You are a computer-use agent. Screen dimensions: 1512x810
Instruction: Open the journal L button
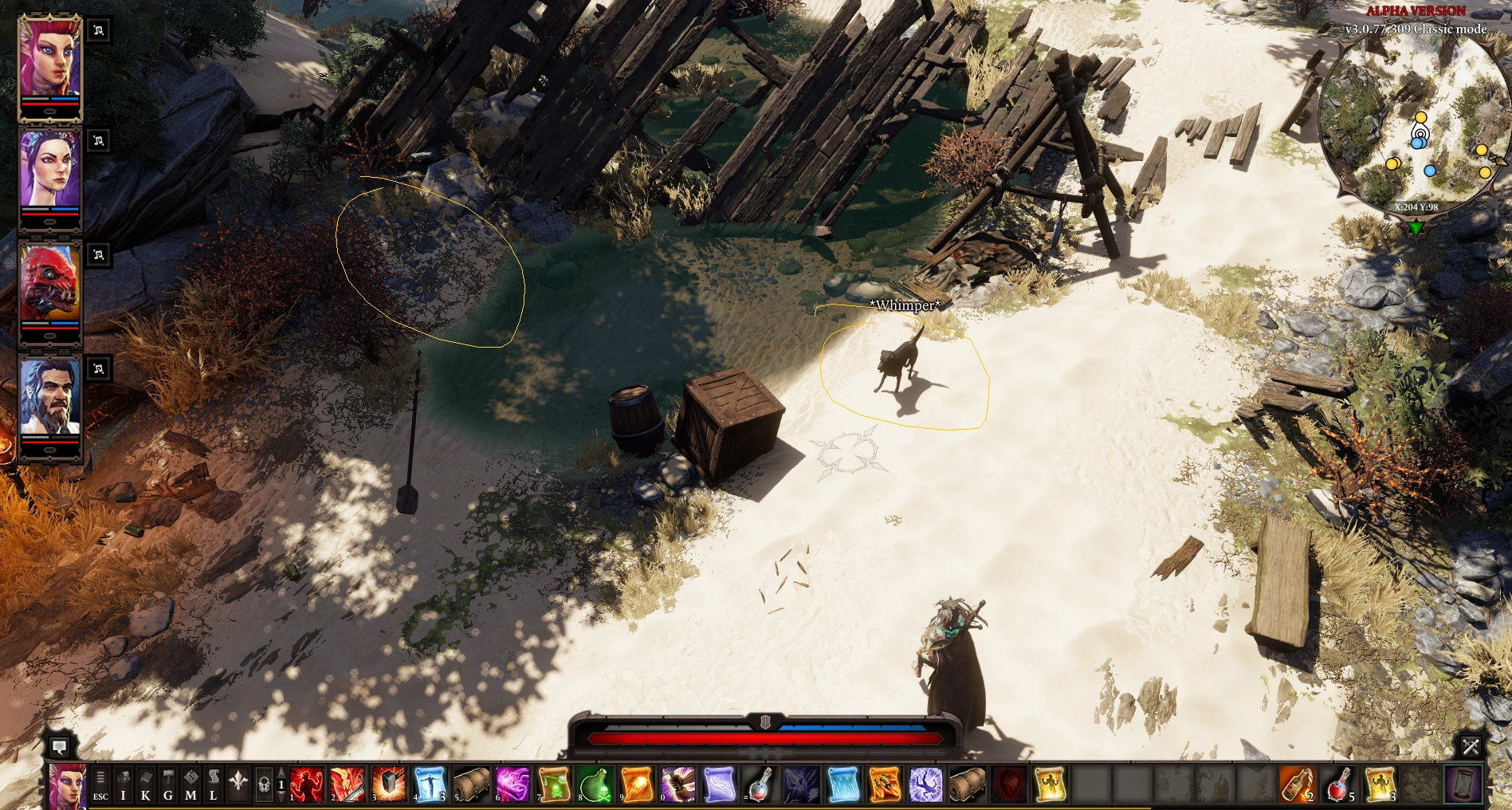[x=213, y=784]
